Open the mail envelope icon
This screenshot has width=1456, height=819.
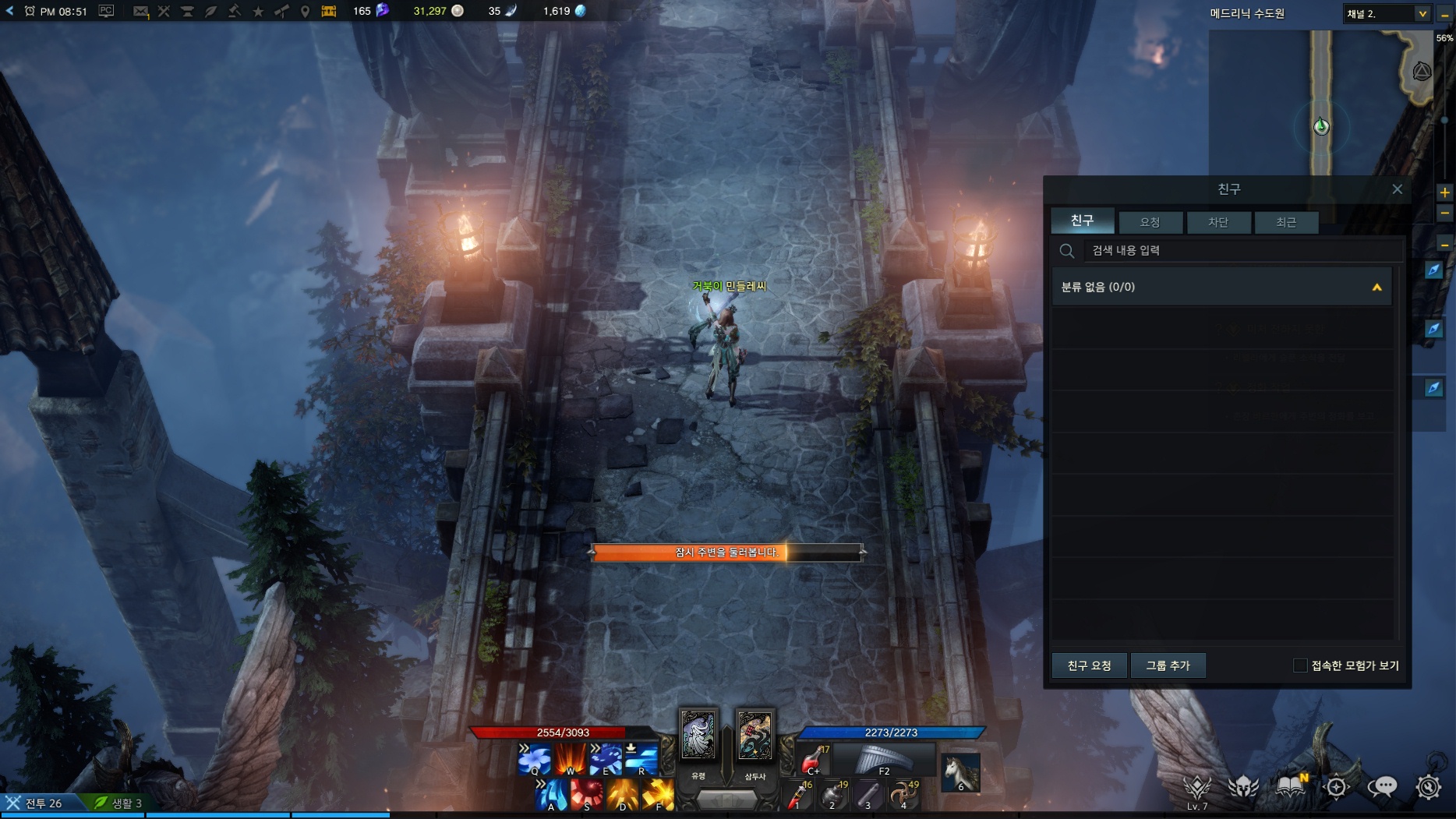point(140,11)
